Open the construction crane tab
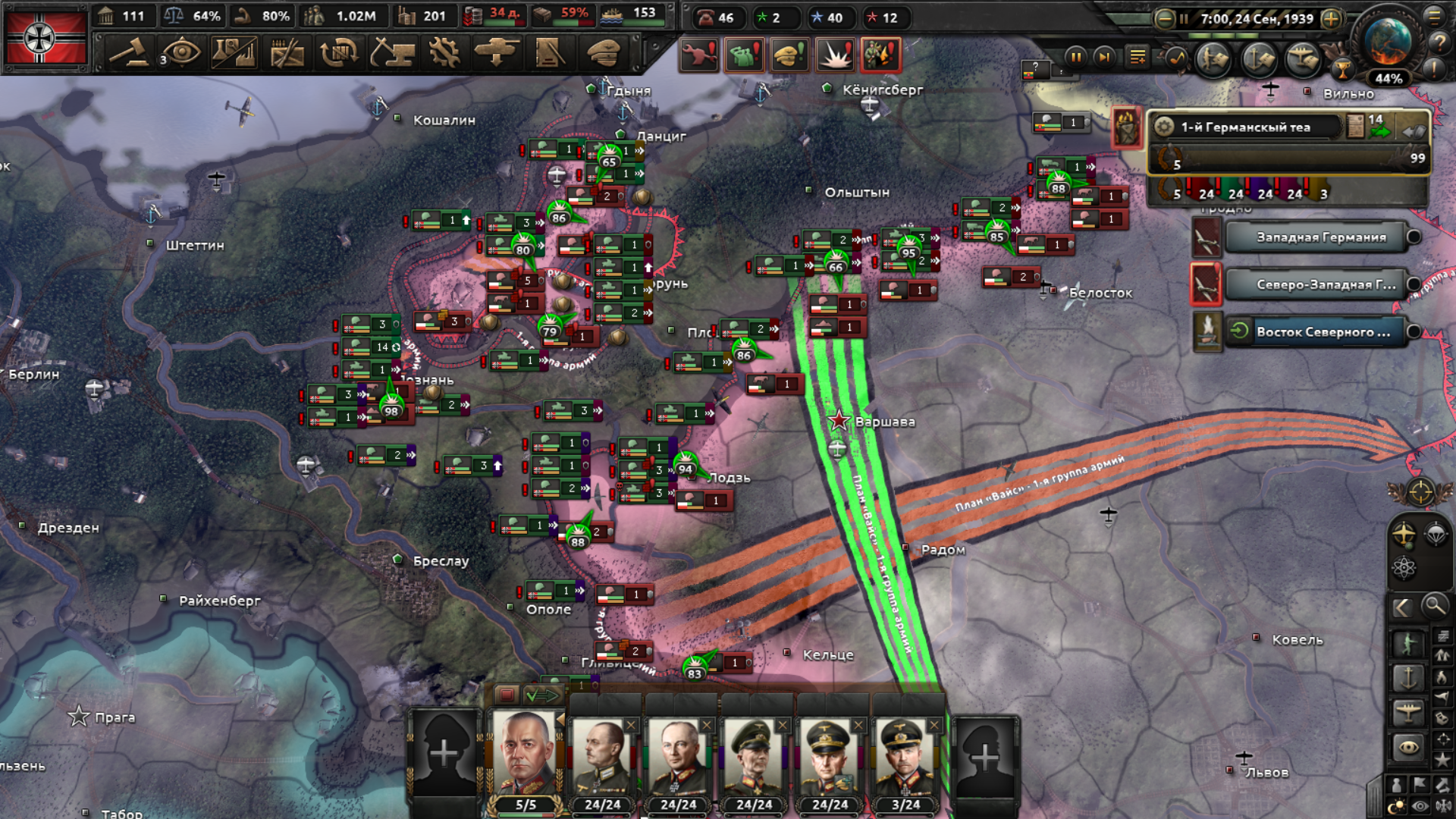This screenshot has height=819, width=1456. click(x=391, y=53)
